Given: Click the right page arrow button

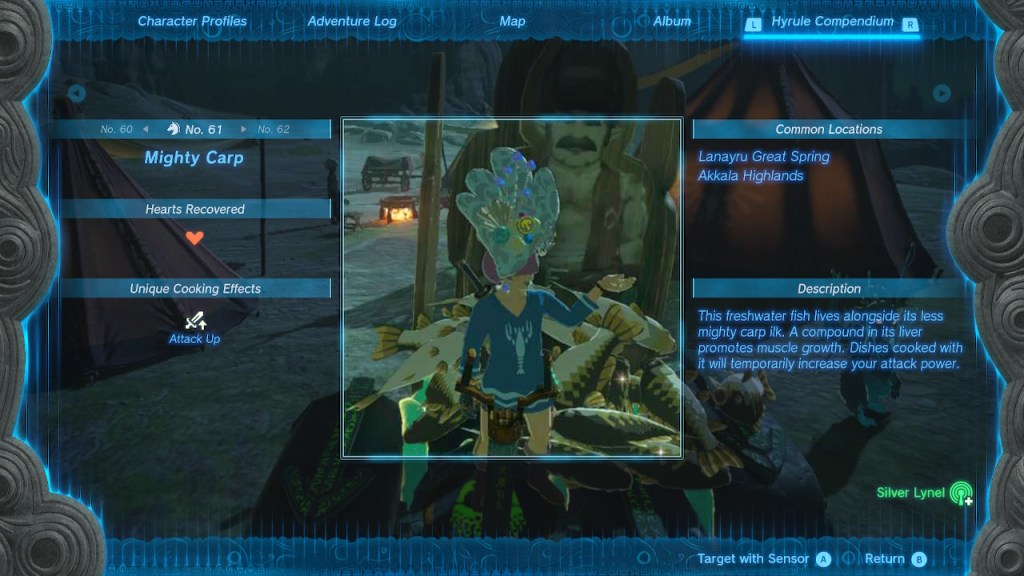Looking at the screenshot, I should pyautogui.click(x=941, y=93).
